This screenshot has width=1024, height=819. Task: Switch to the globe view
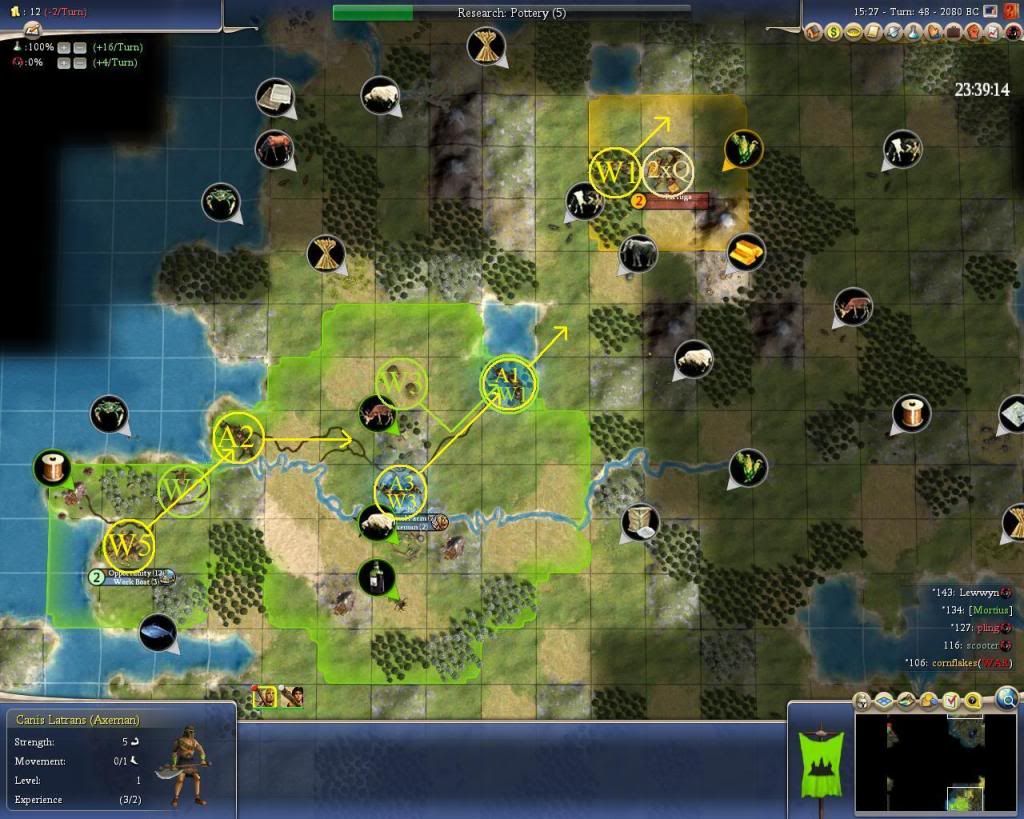pos(1007,698)
